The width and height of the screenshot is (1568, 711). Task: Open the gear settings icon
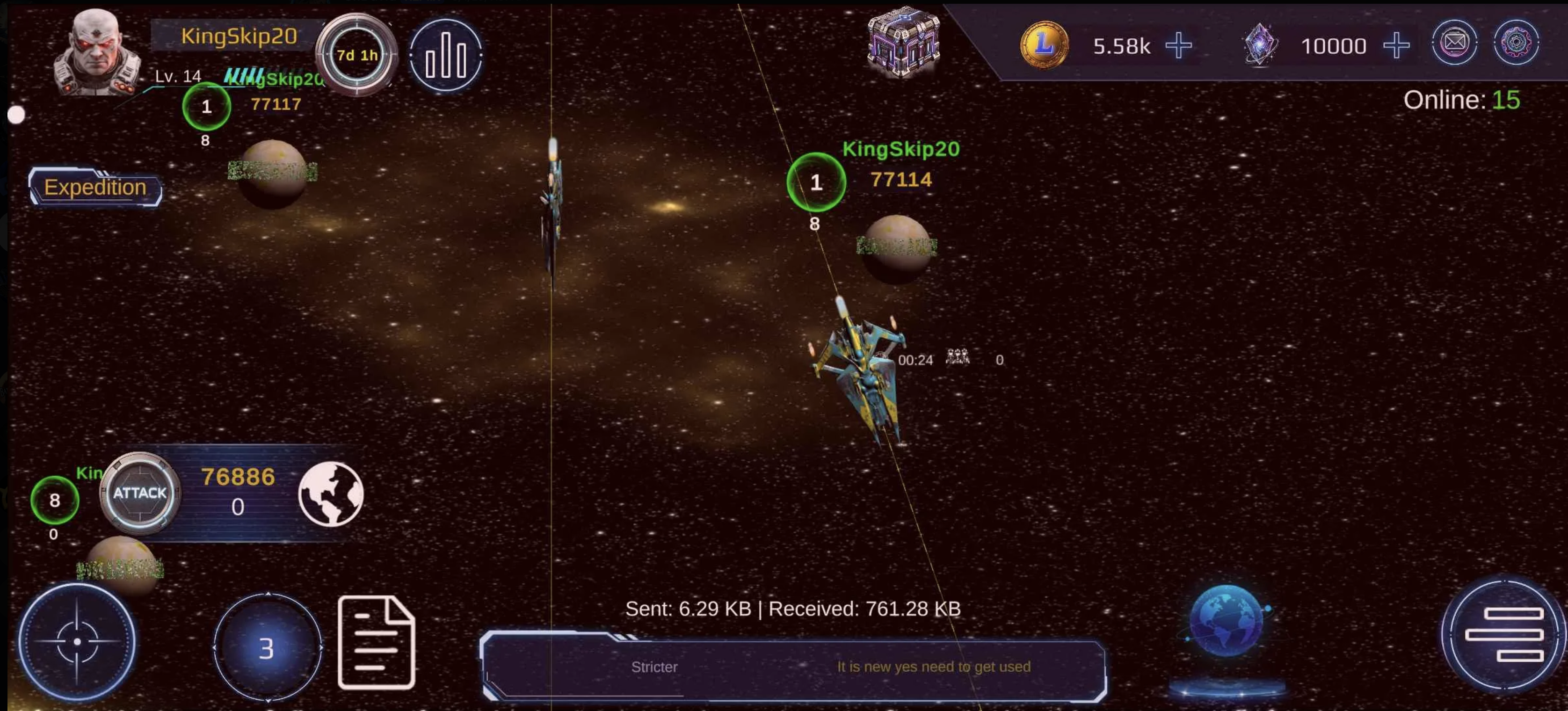point(1516,43)
